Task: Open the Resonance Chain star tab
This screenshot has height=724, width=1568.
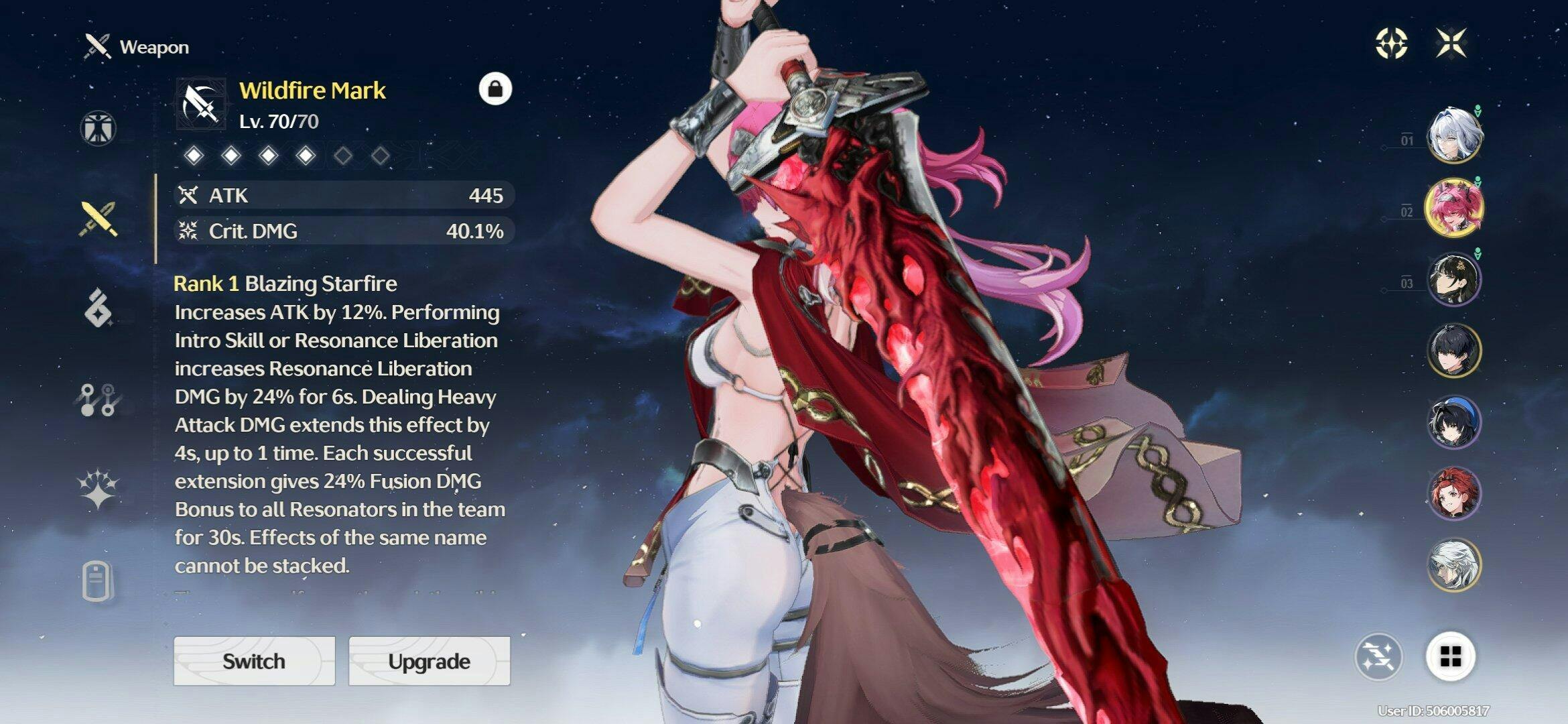Action: [x=99, y=488]
